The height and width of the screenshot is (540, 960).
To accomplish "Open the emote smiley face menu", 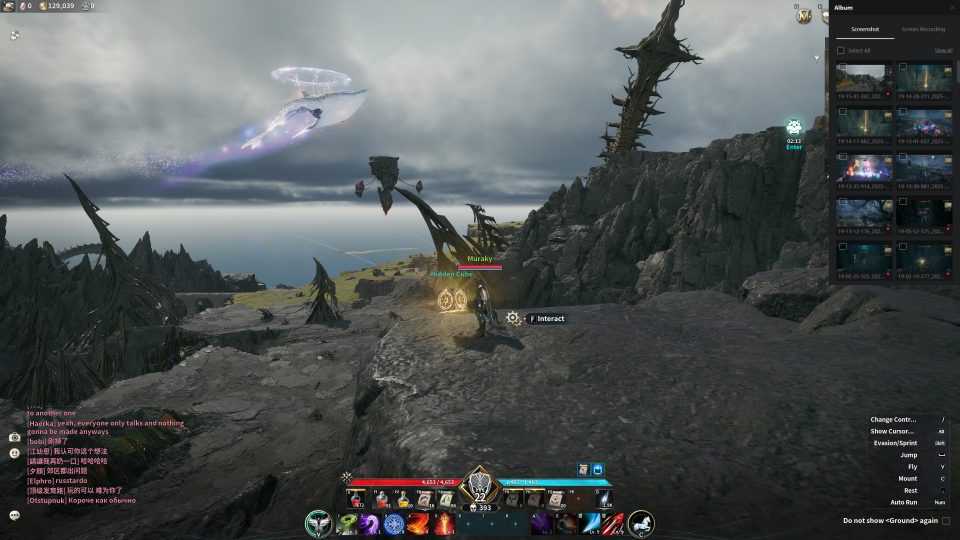I will [x=15, y=453].
